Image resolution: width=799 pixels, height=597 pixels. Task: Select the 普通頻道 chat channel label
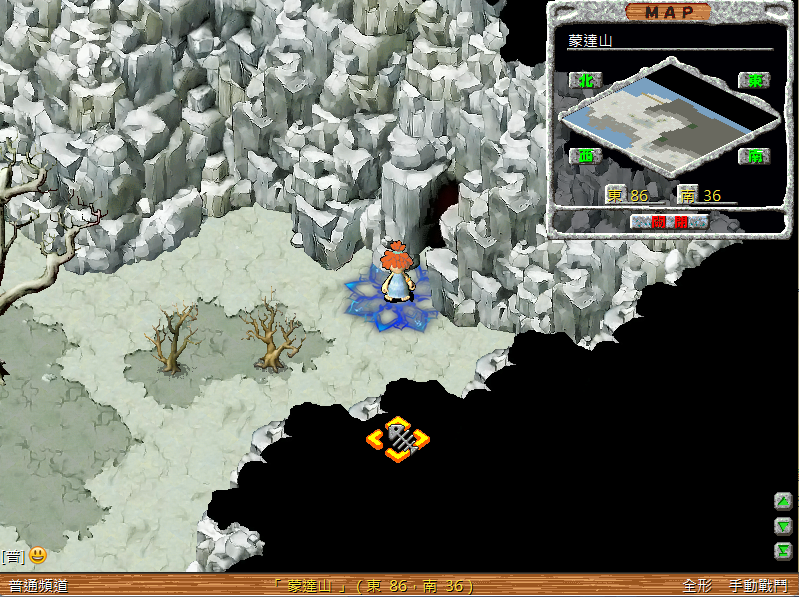click(x=38, y=586)
